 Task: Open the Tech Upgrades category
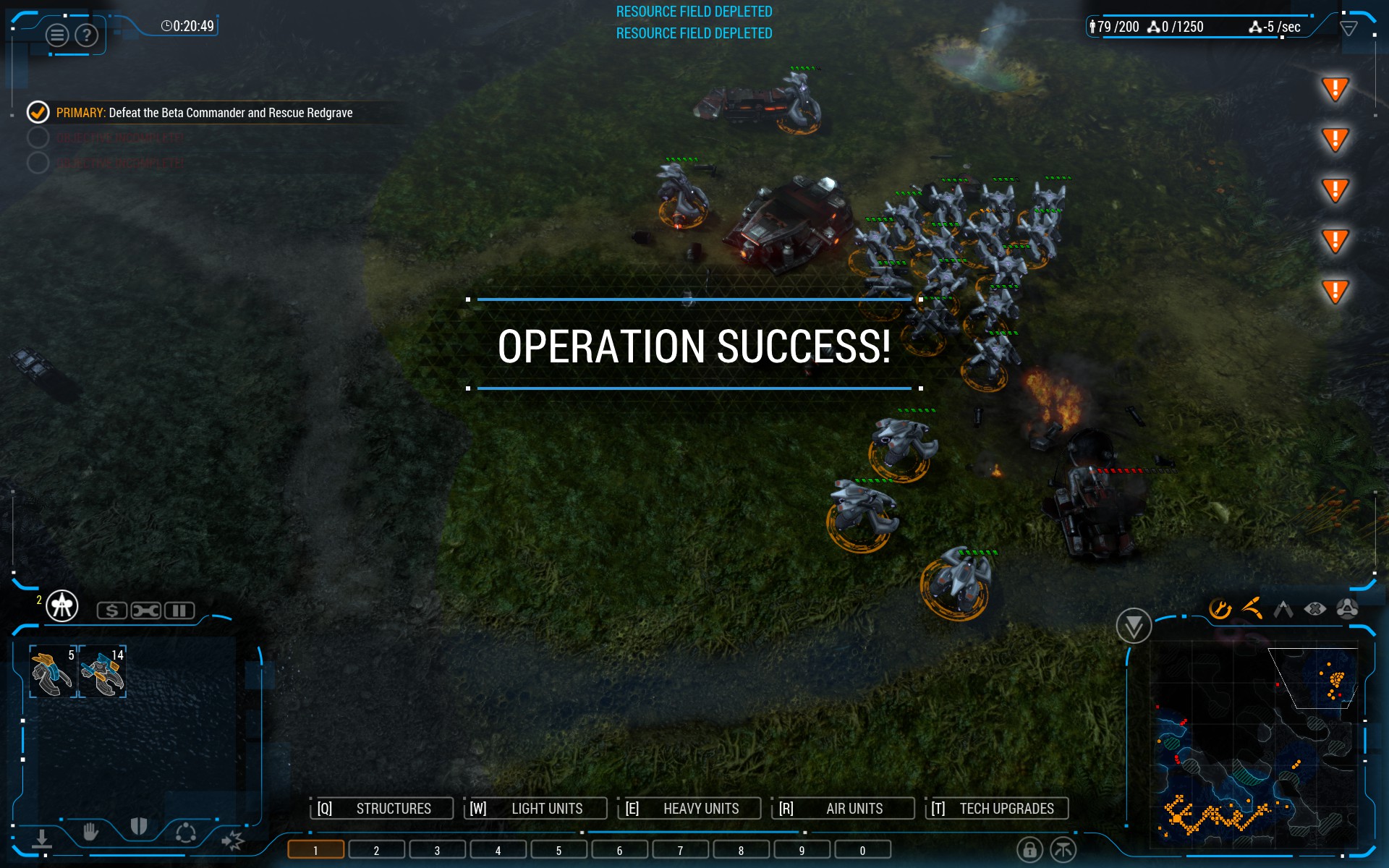[x=997, y=808]
